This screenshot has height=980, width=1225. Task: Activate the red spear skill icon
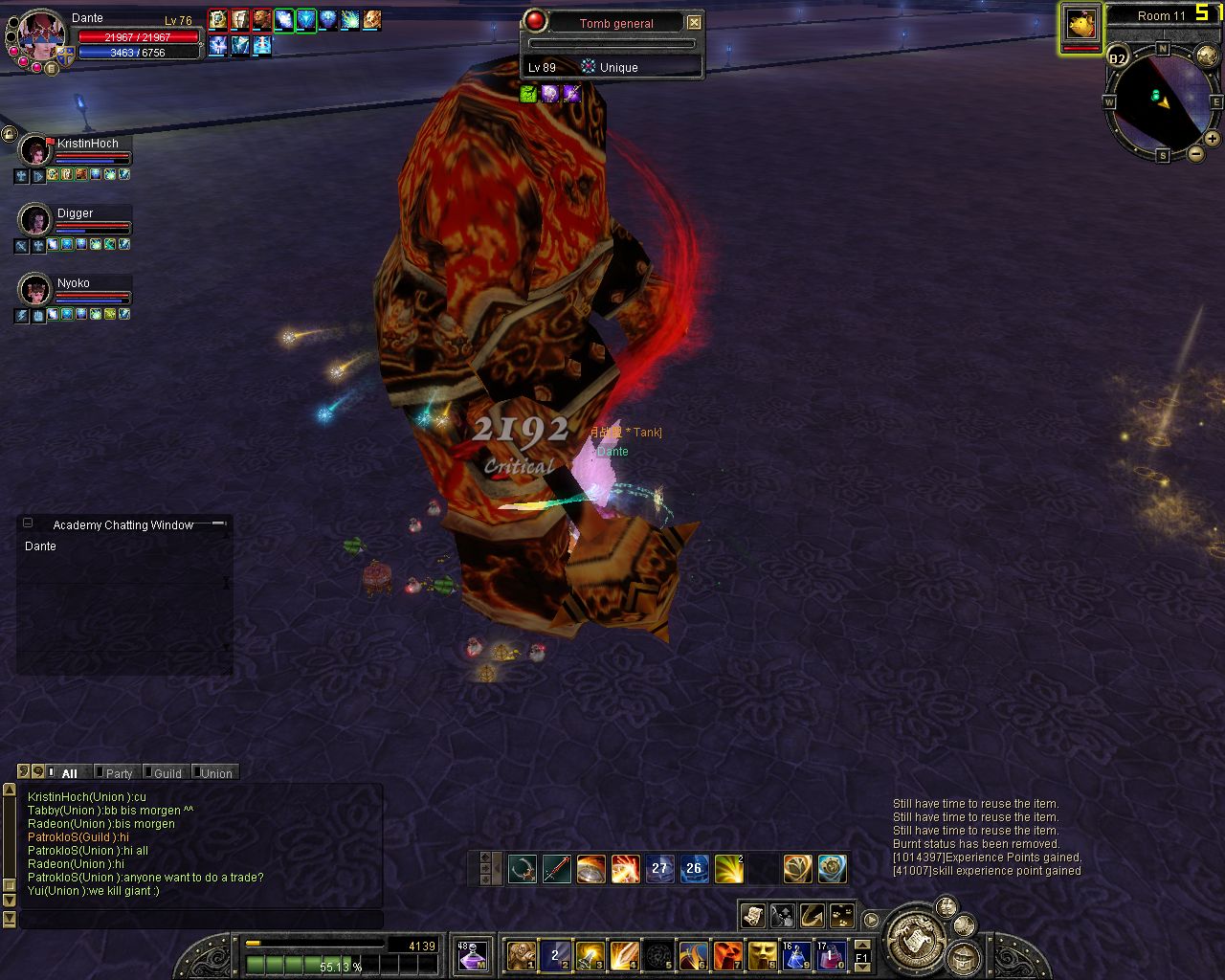point(556,869)
